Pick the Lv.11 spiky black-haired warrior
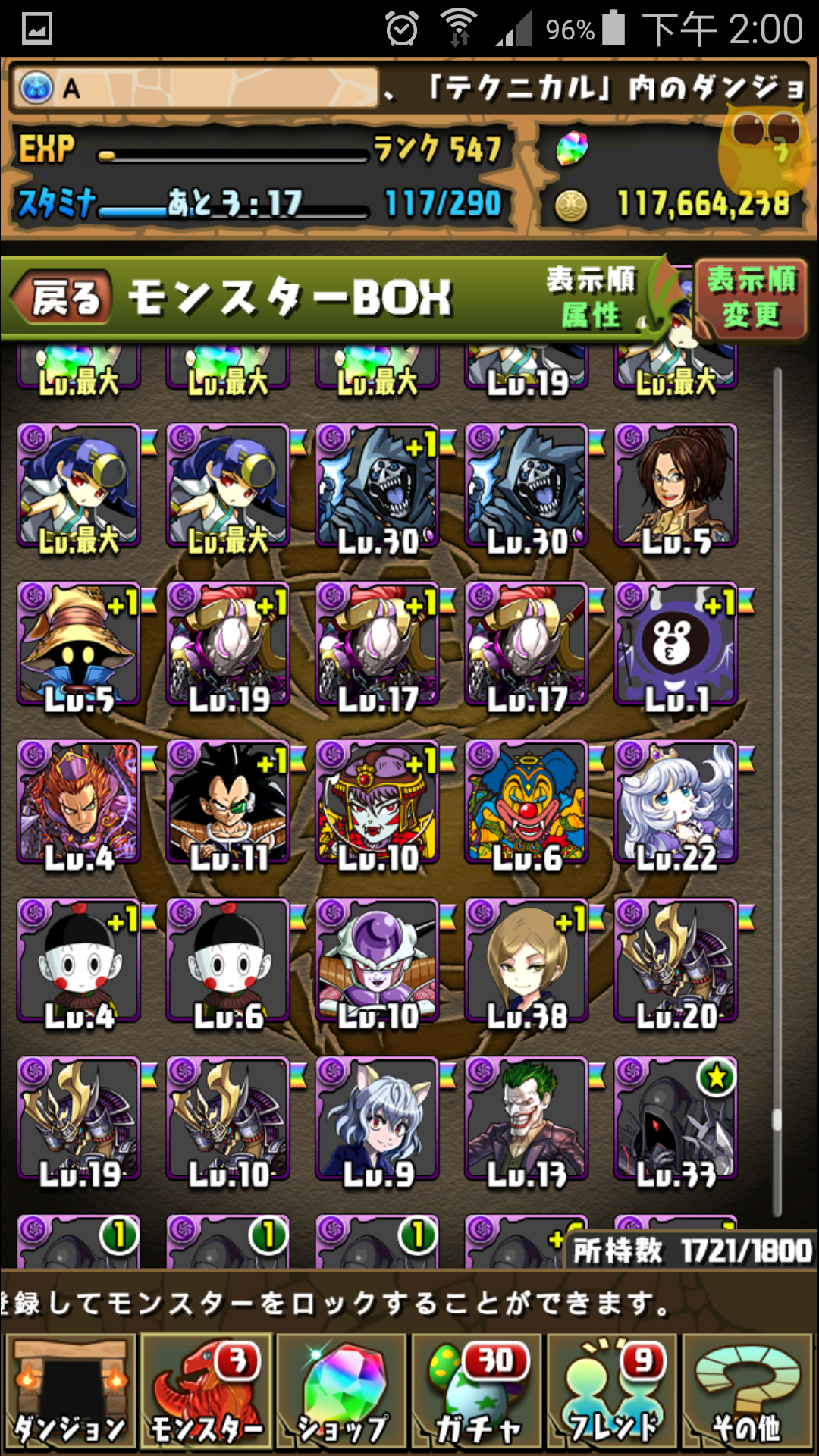819x1456 pixels. (x=228, y=803)
